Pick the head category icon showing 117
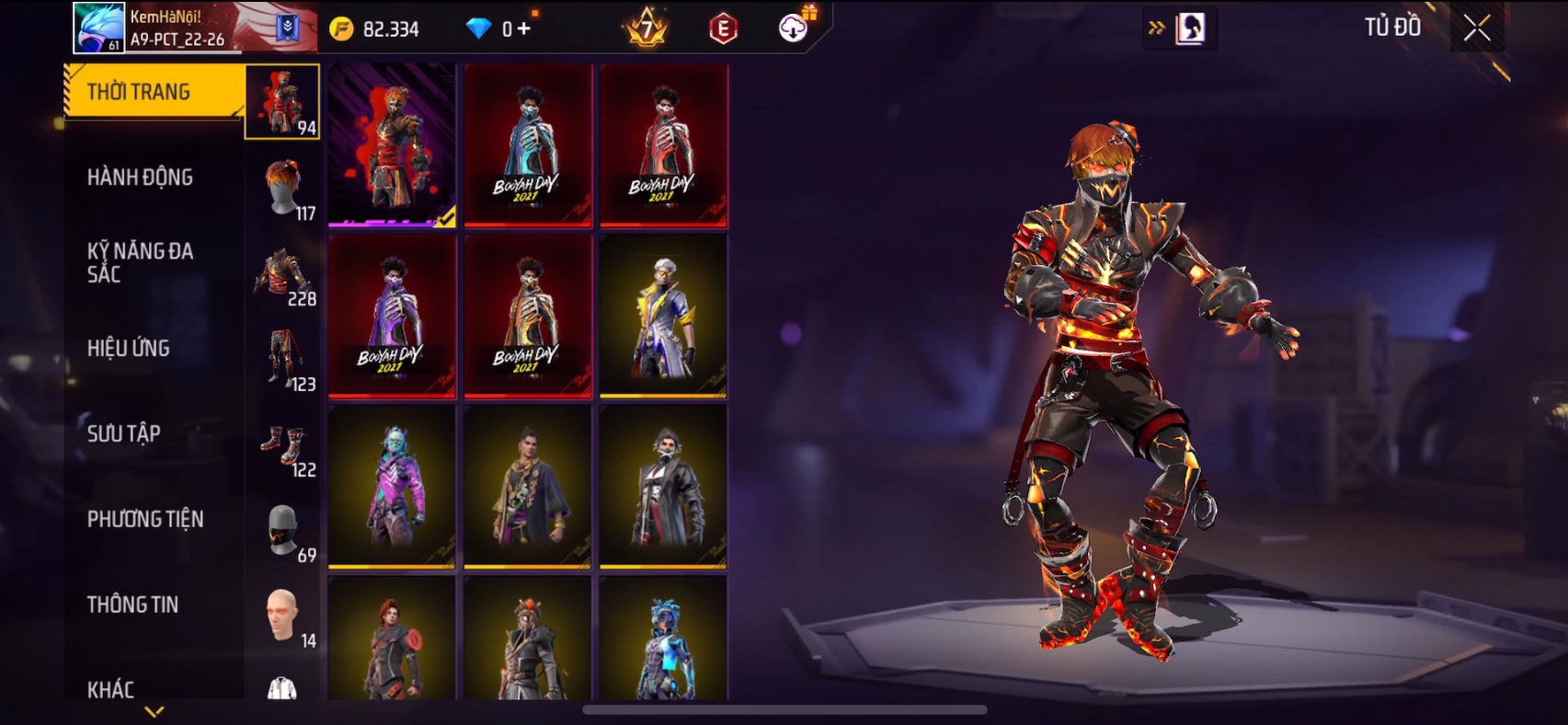Viewport: 1568px width, 725px height. [284, 188]
